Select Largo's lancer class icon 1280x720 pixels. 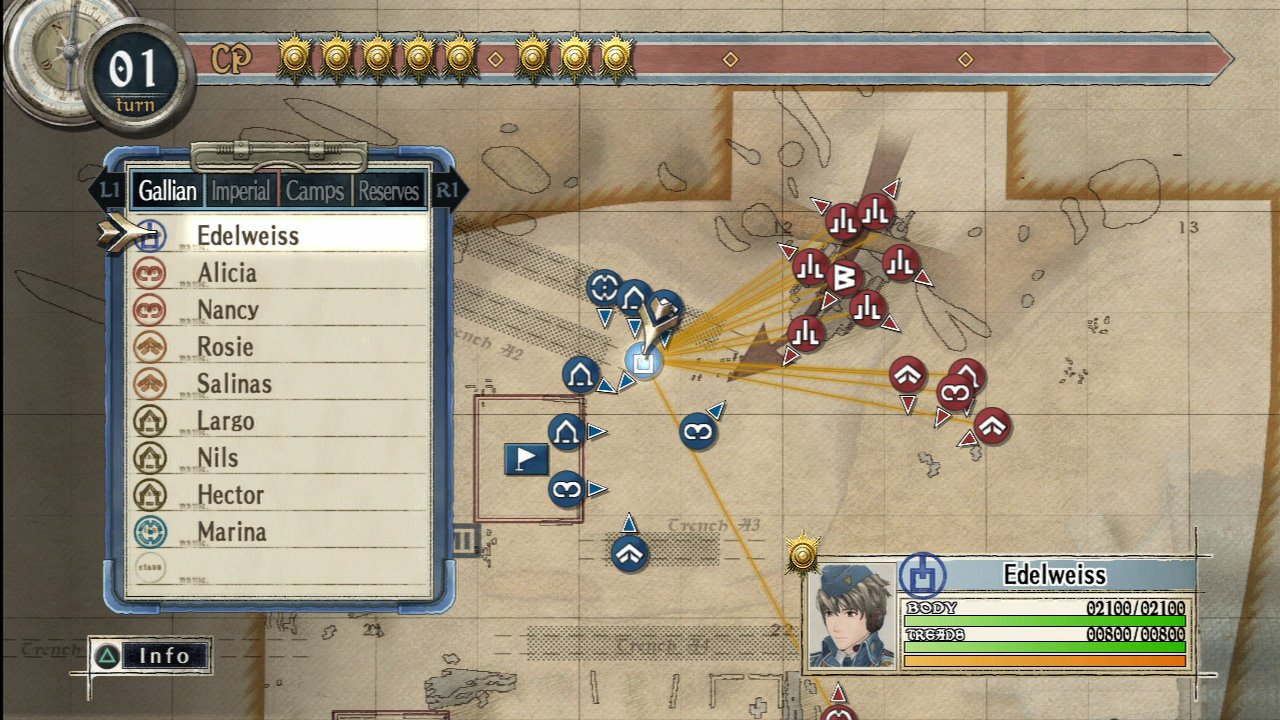[x=152, y=420]
